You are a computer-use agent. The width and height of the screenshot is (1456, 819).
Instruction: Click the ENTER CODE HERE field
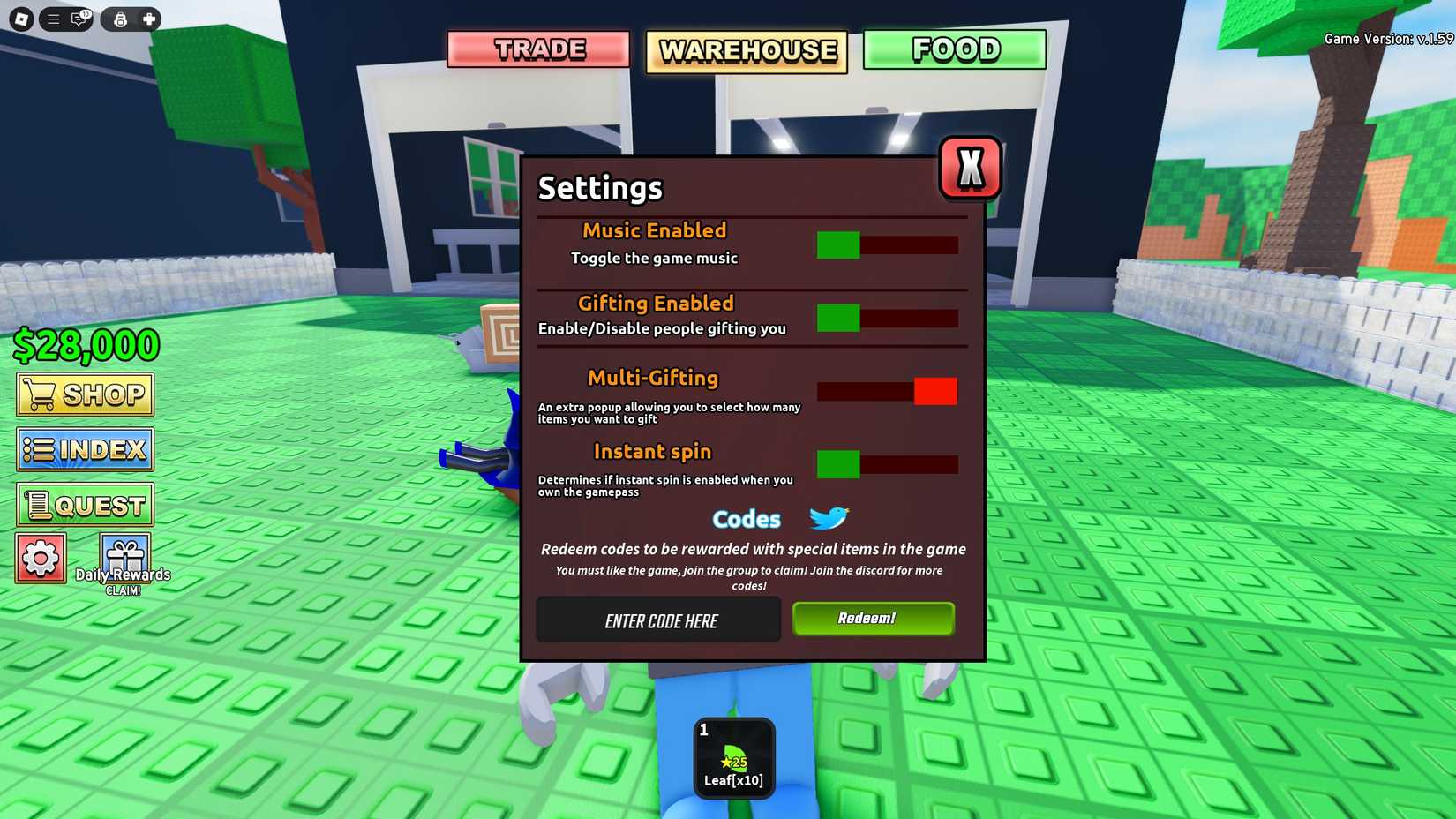pyautogui.click(x=658, y=620)
